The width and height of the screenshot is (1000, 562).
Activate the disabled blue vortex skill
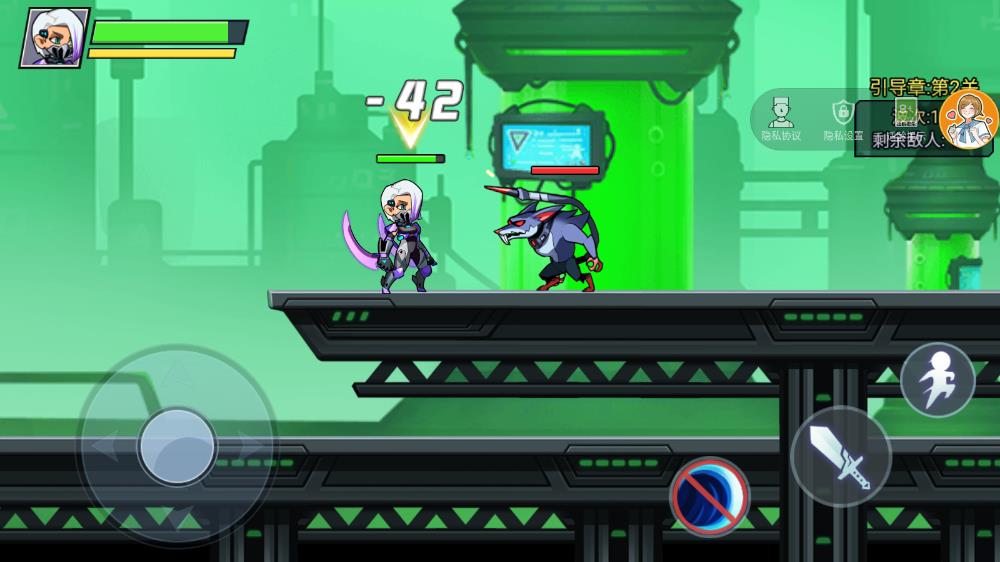710,495
